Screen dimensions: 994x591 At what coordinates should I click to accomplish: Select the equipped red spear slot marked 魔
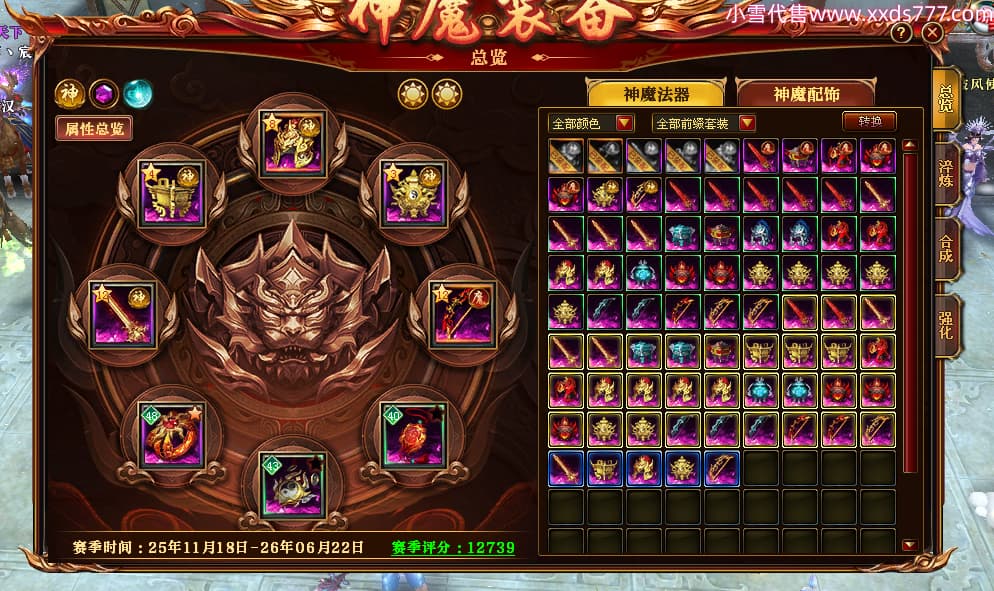pos(462,314)
